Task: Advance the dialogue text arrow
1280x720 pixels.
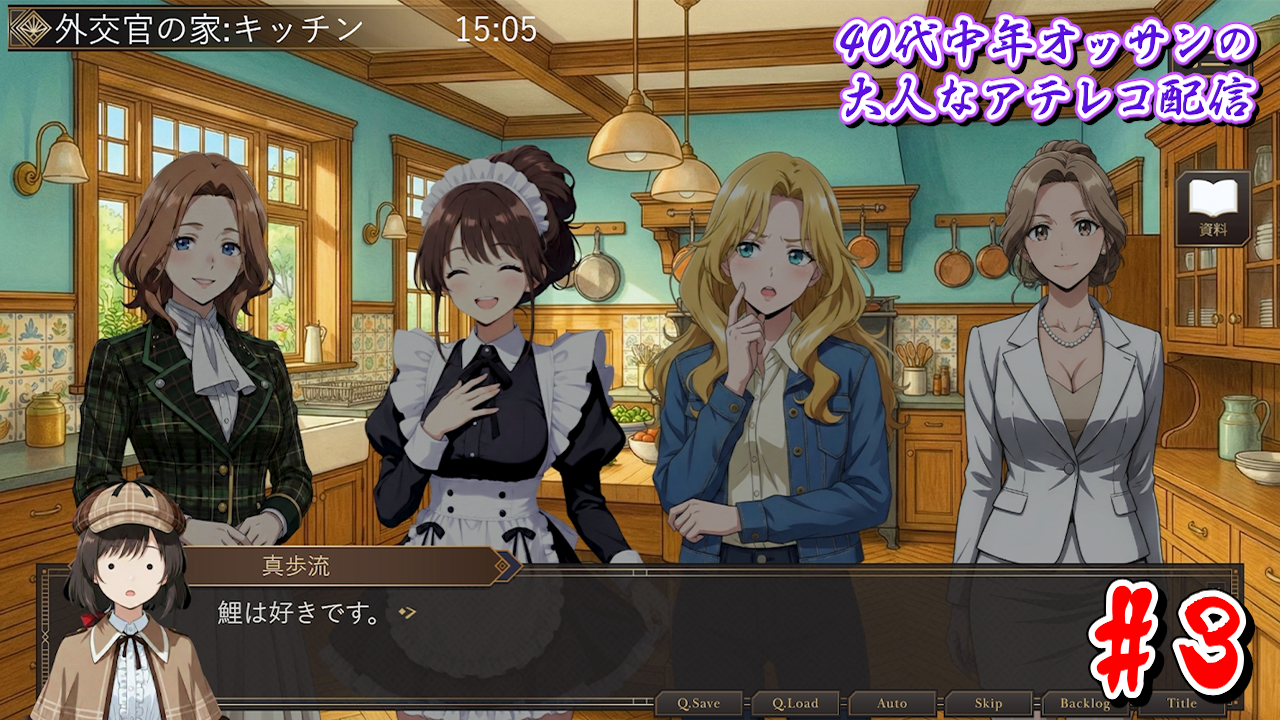Action: pyautogui.click(x=406, y=613)
